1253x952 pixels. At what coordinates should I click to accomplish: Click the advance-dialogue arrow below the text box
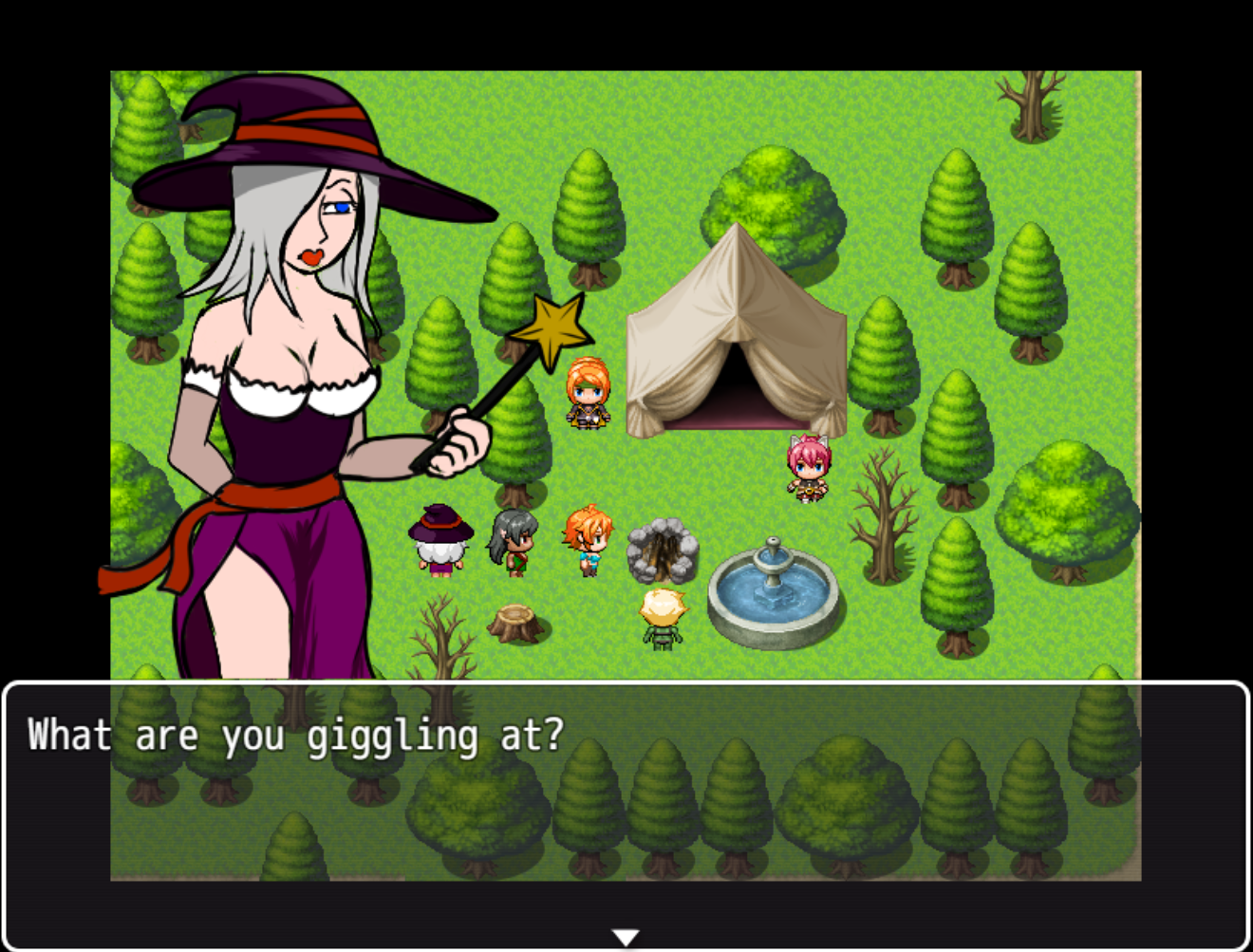point(626,936)
